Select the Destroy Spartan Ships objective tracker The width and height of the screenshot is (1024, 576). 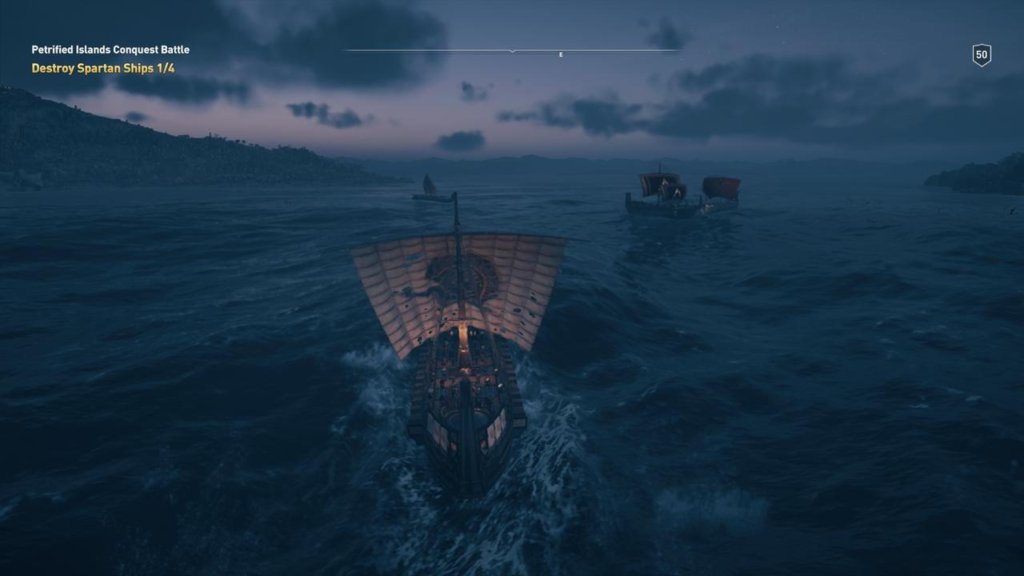click(103, 68)
